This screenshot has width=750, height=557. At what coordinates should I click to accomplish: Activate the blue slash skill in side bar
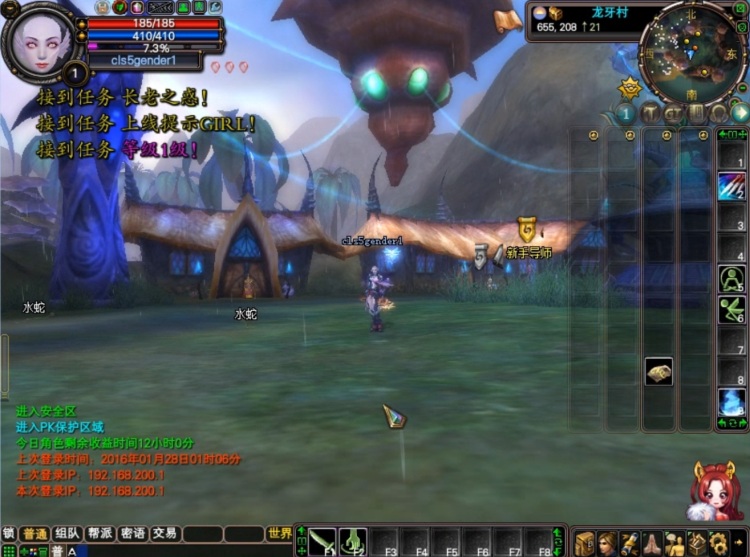coord(732,185)
